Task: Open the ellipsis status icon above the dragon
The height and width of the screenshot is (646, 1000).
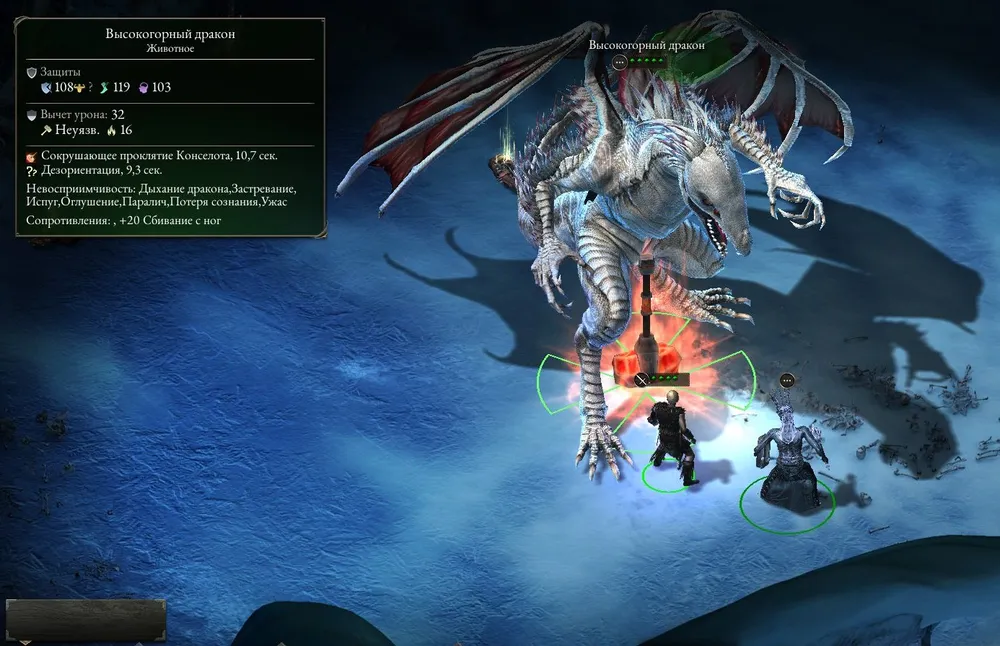Action: (619, 62)
